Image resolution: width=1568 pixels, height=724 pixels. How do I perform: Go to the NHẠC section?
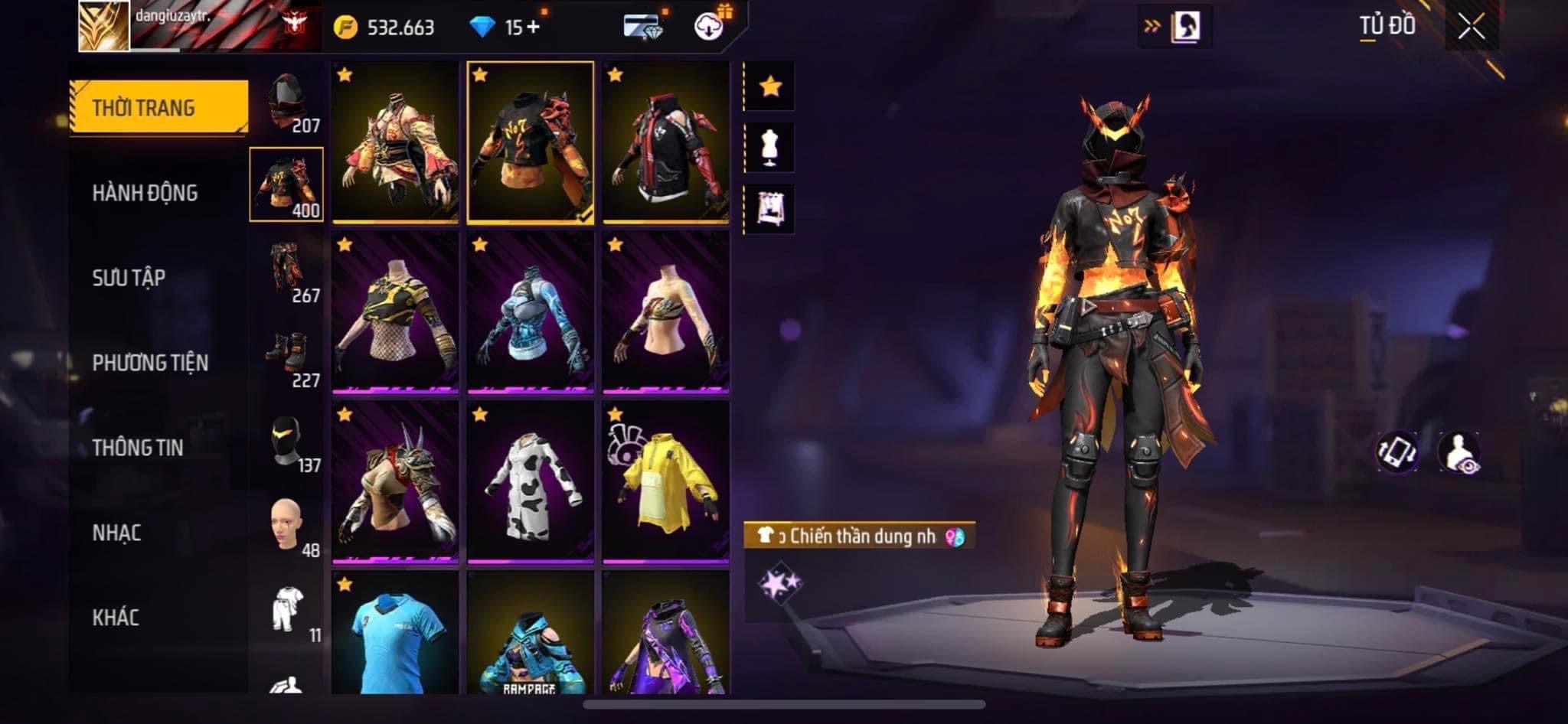tap(116, 533)
